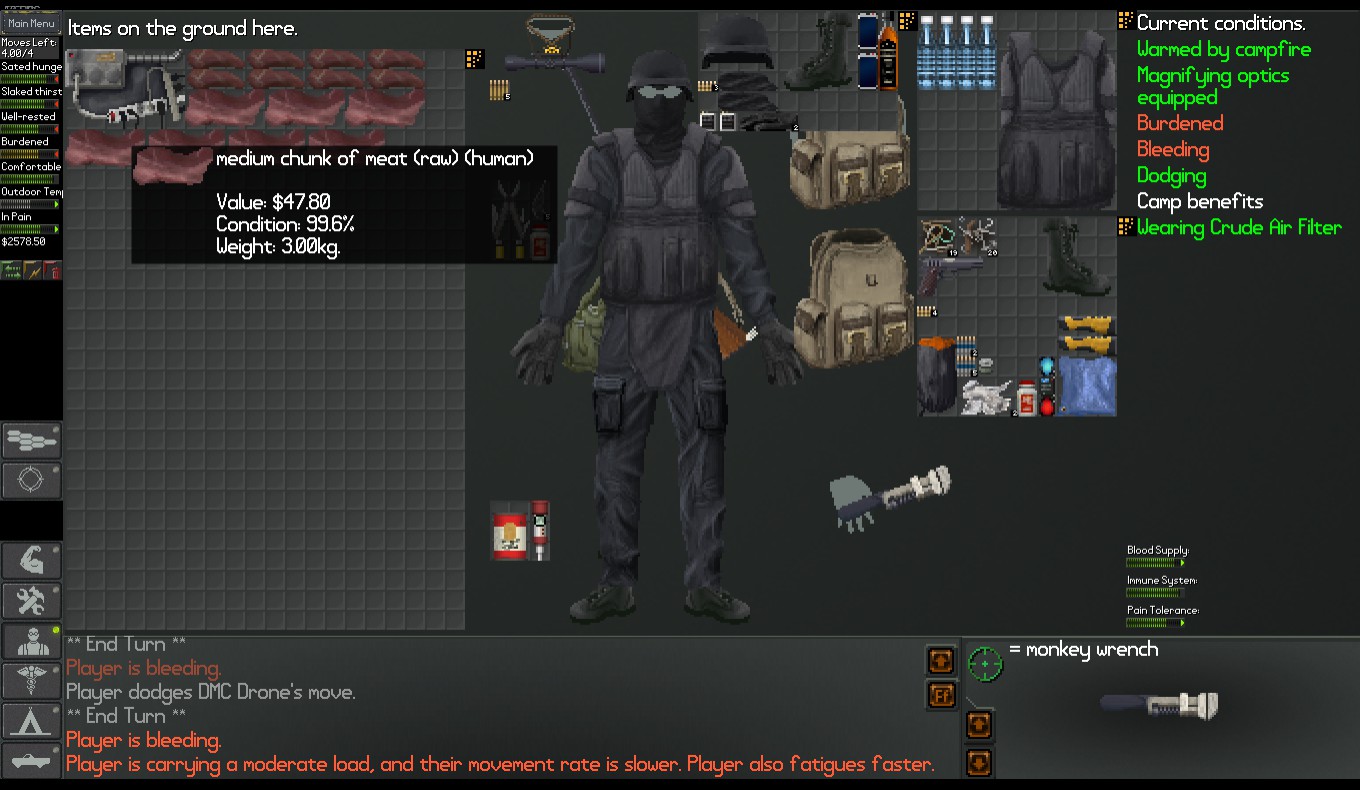Open the vehicle screen car icon
The width and height of the screenshot is (1360, 790).
[31, 760]
